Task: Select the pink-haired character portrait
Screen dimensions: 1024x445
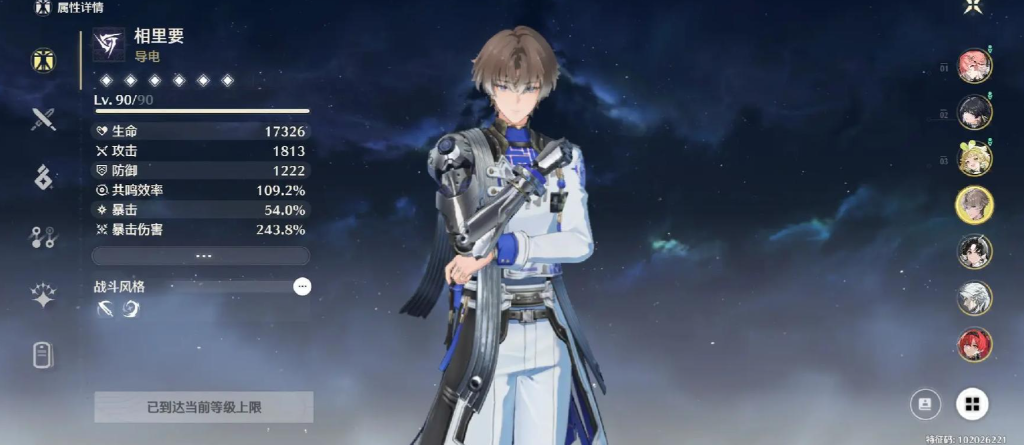Action: click(x=974, y=67)
